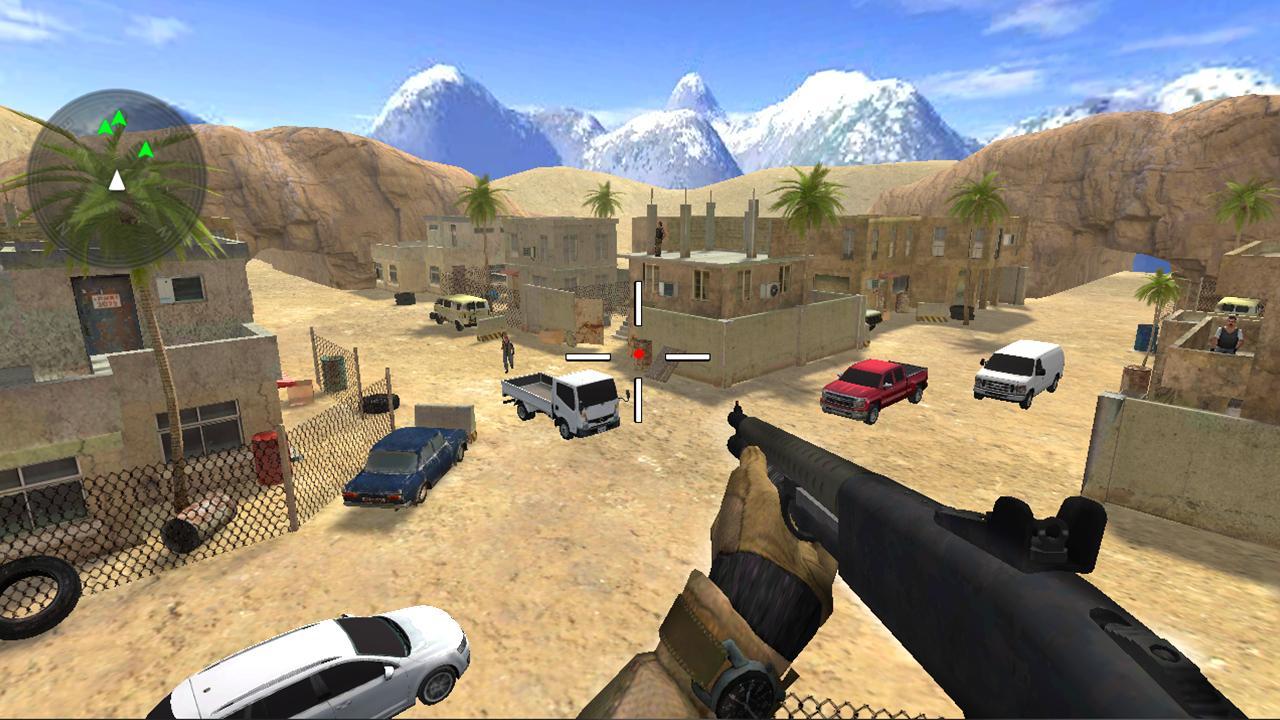Screen dimensions: 1280x720
Task: Tap the white player arrow on the compass
Action: [x=116, y=180]
